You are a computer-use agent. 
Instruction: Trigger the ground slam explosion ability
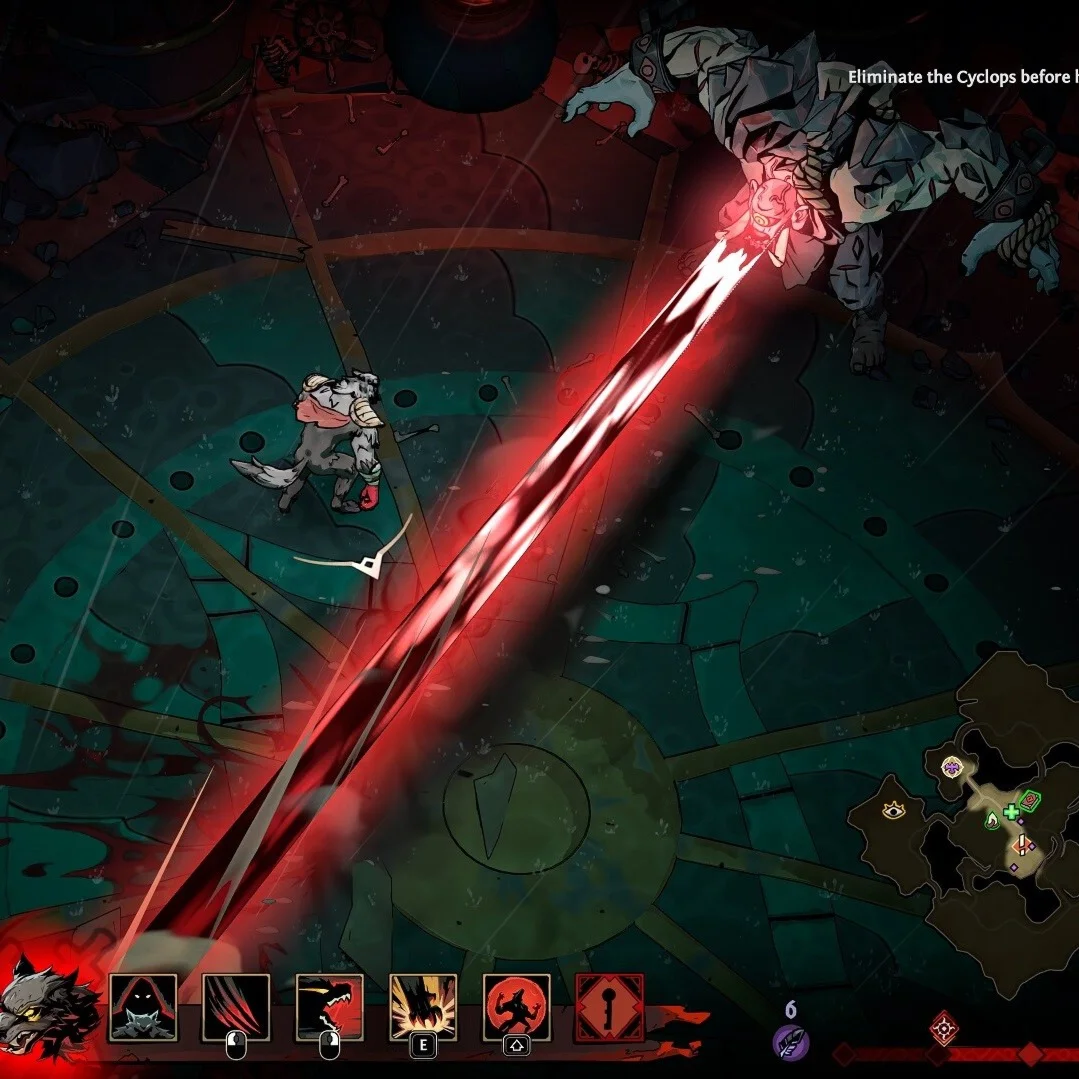point(423,1007)
